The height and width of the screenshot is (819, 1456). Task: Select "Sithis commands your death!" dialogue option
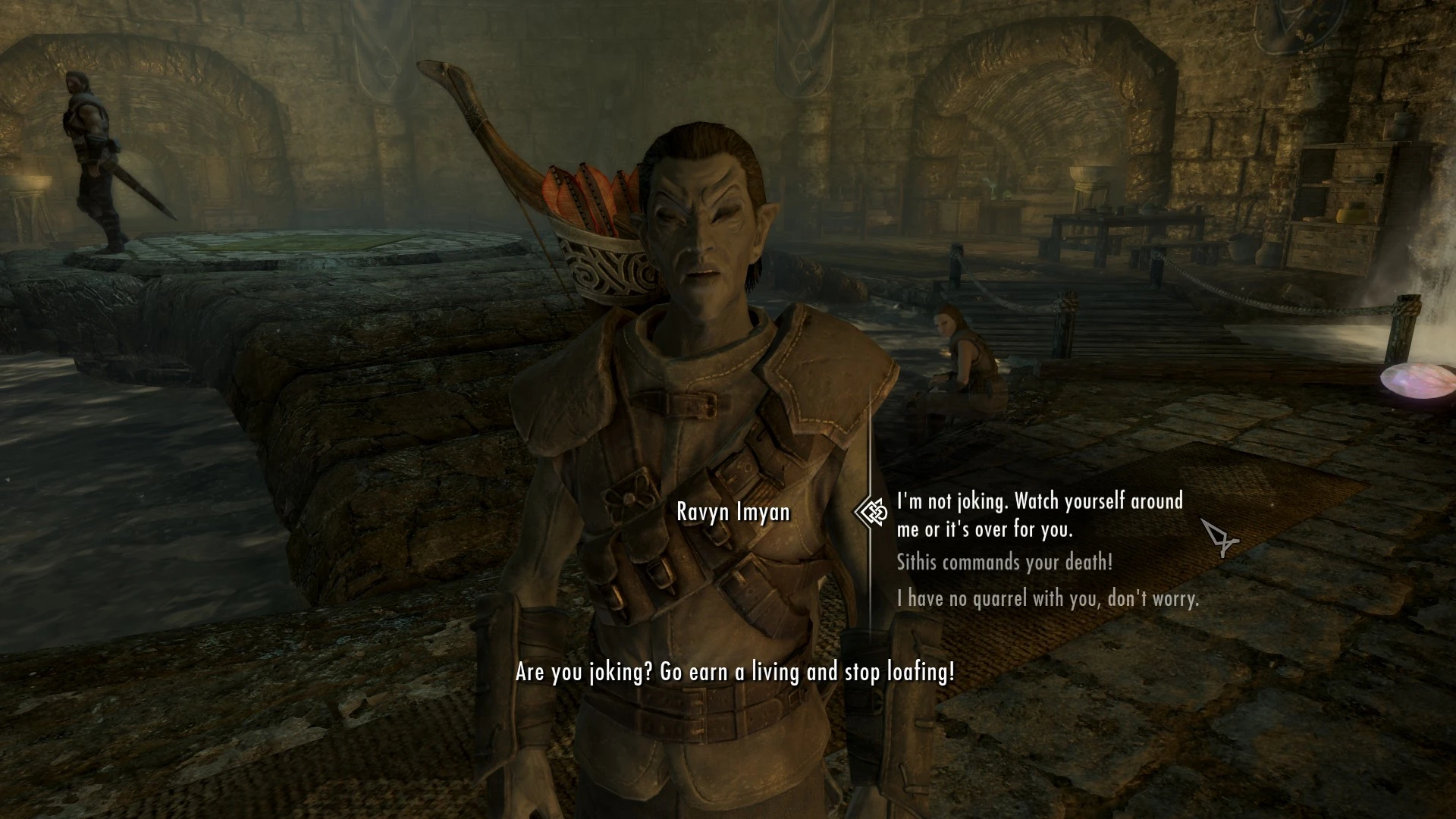point(1004,563)
